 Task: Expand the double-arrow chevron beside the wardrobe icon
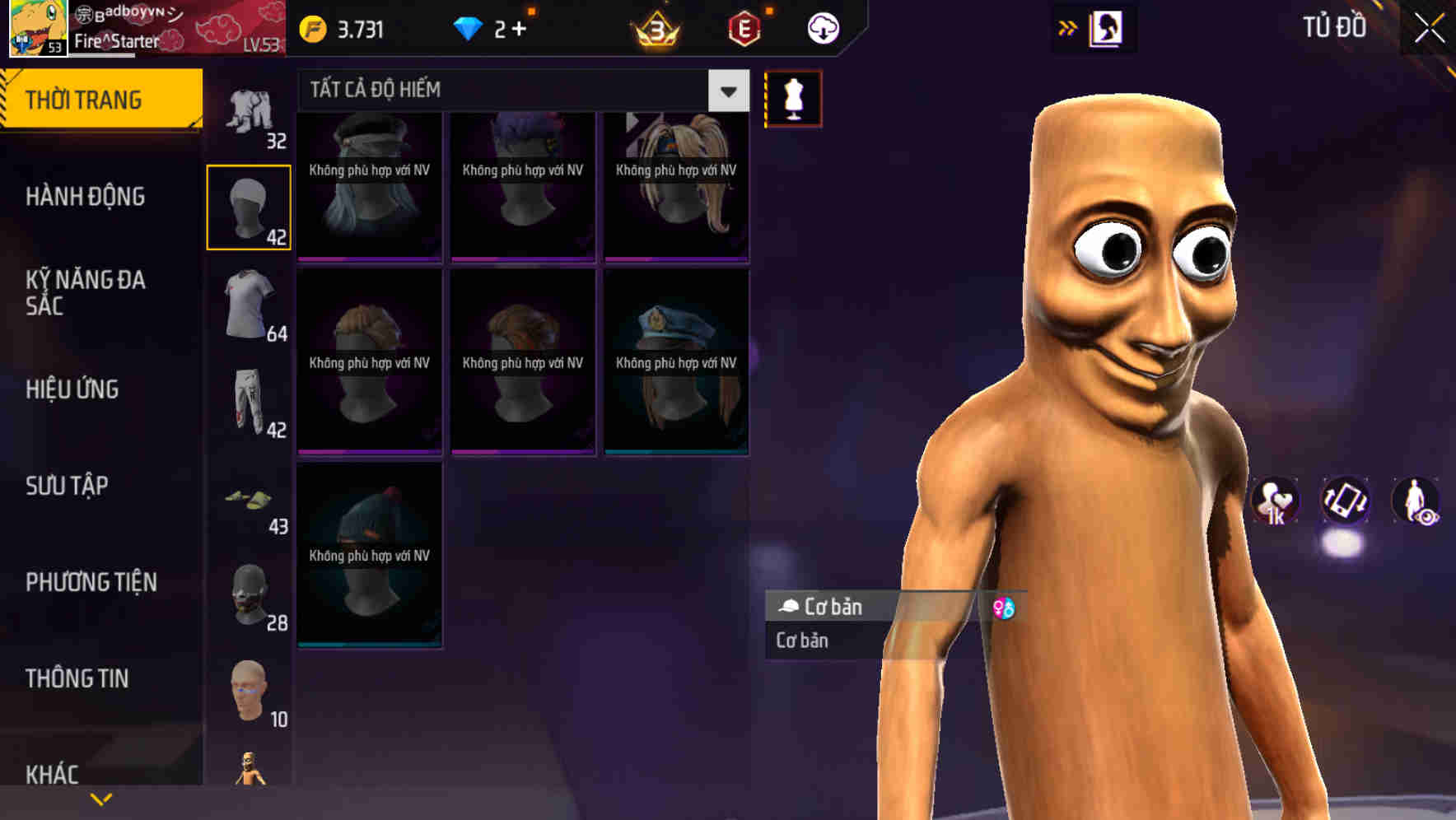tap(1066, 27)
